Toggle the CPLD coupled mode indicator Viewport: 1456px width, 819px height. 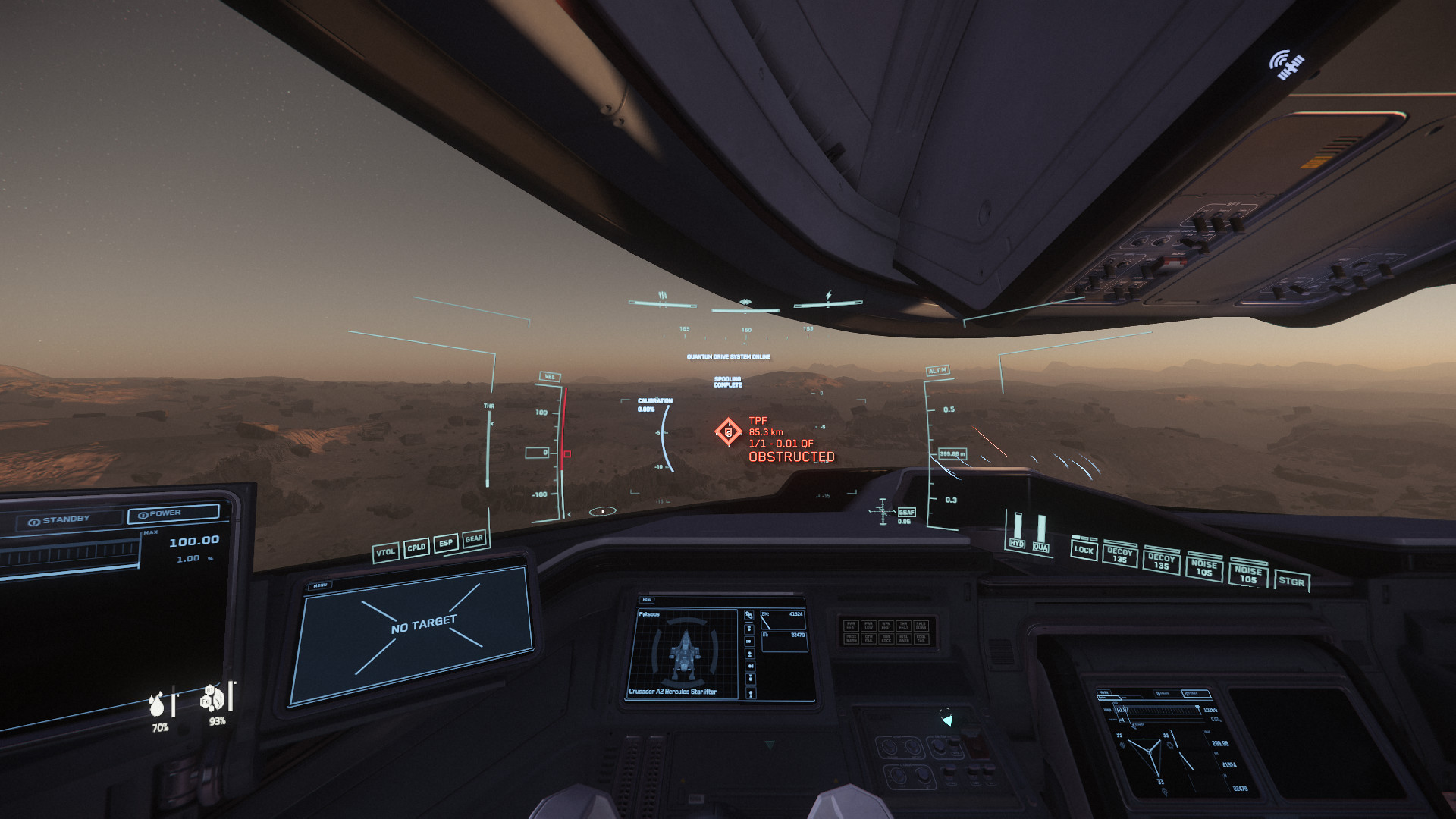coord(416,548)
